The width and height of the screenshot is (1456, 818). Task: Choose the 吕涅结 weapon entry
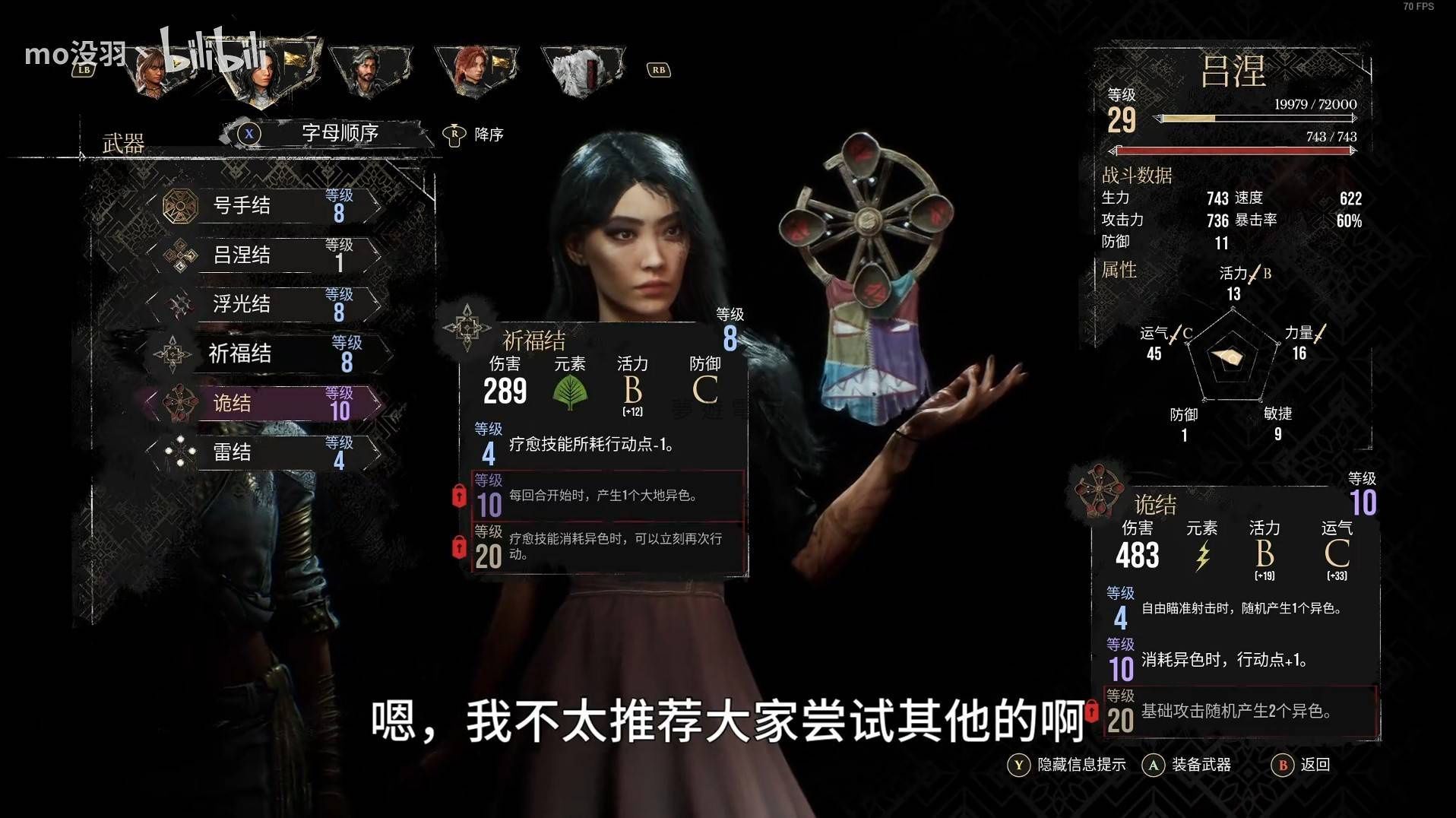266,255
